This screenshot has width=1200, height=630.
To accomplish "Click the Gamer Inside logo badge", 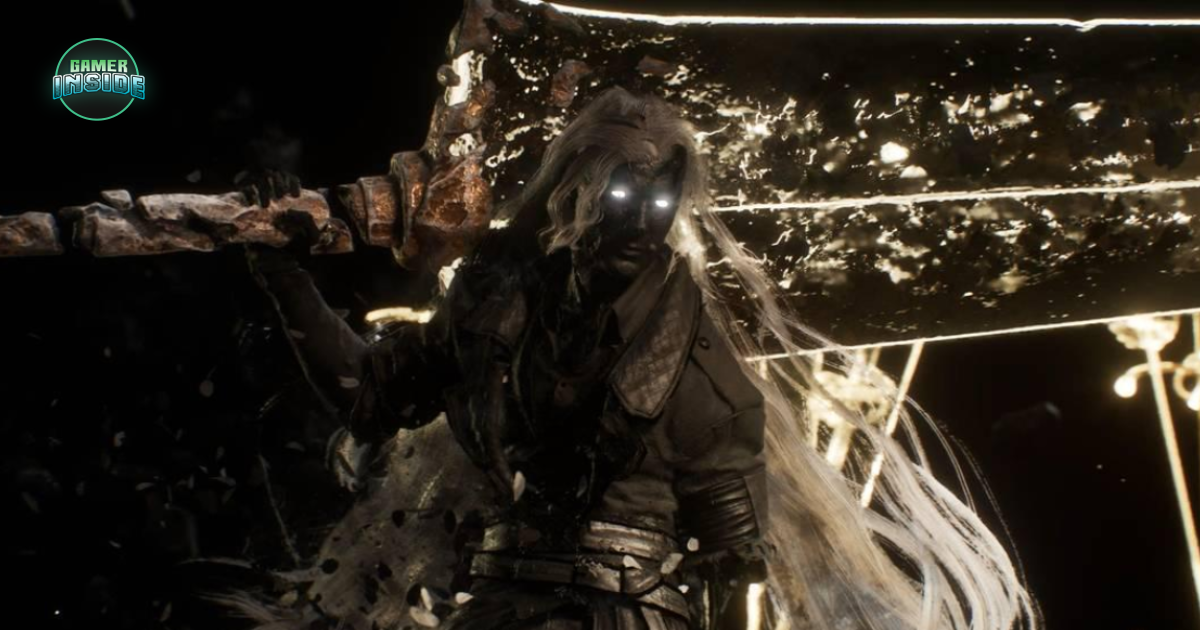I will click(98, 79).
